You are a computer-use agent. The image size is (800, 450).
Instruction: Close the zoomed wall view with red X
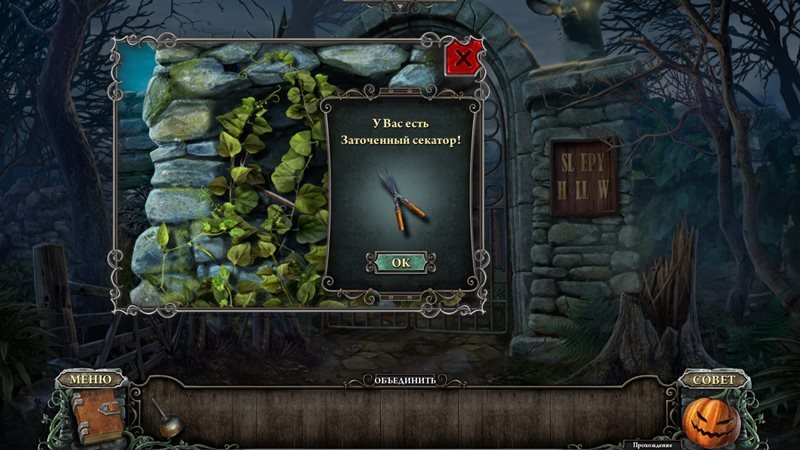click(x=463, y=58)
